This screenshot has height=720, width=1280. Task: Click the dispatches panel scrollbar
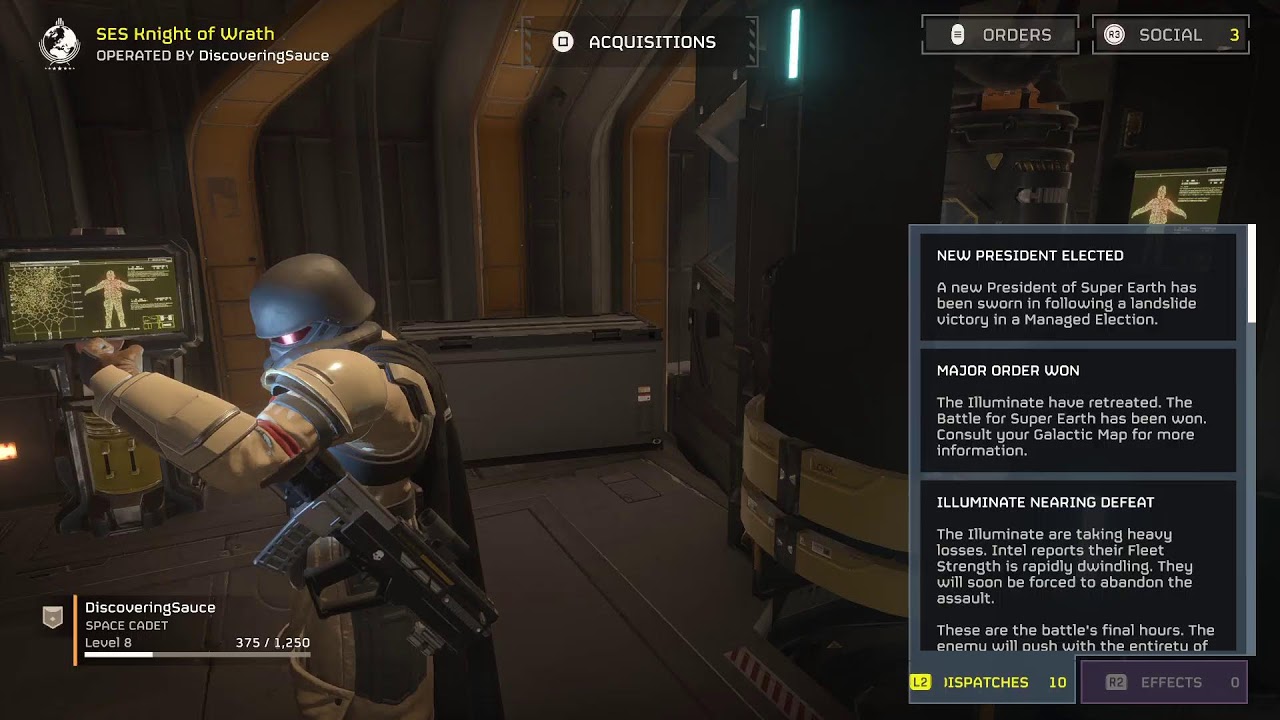[x=1251, y=275]
